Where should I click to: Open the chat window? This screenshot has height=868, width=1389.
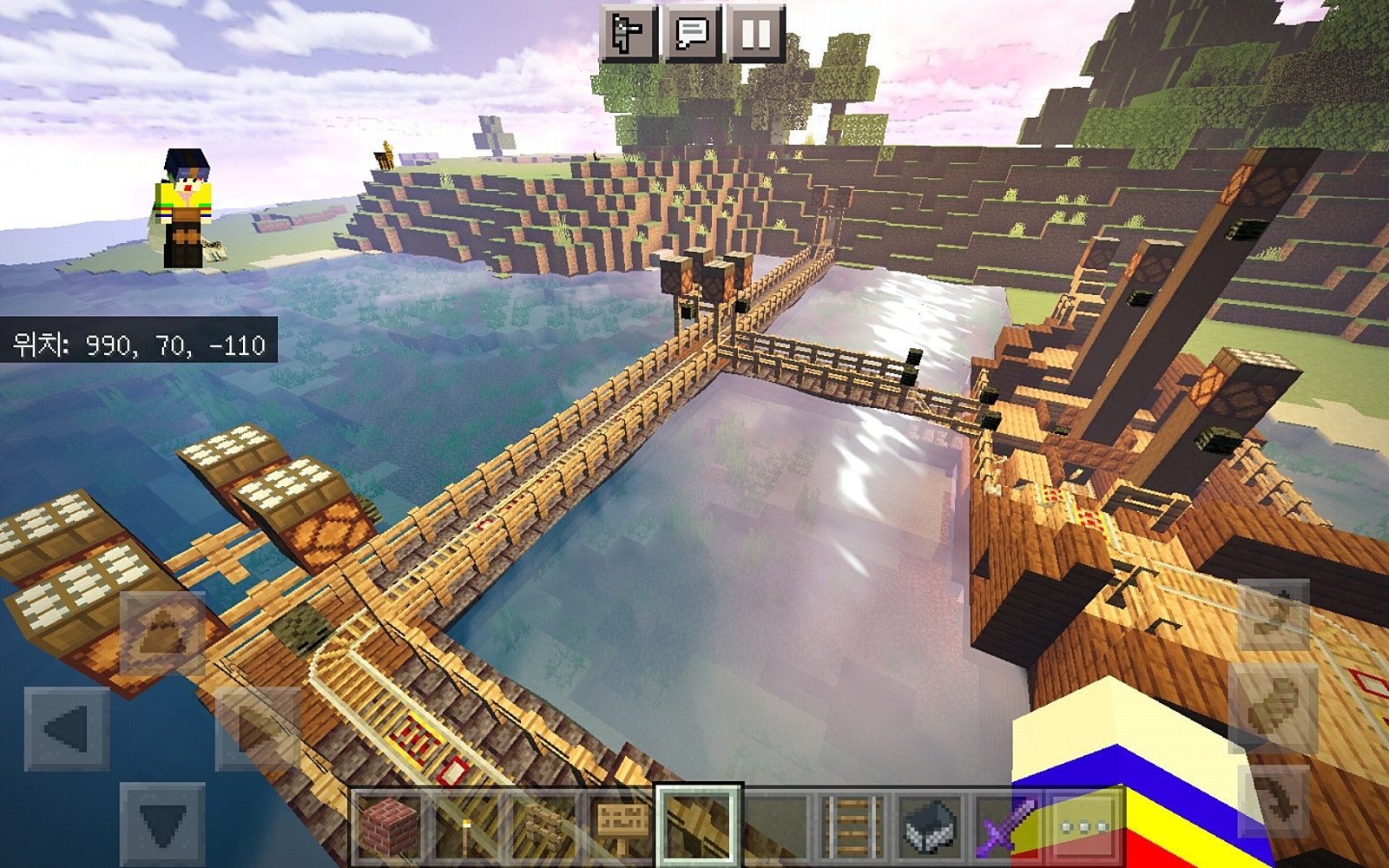(x=692, y=34)
